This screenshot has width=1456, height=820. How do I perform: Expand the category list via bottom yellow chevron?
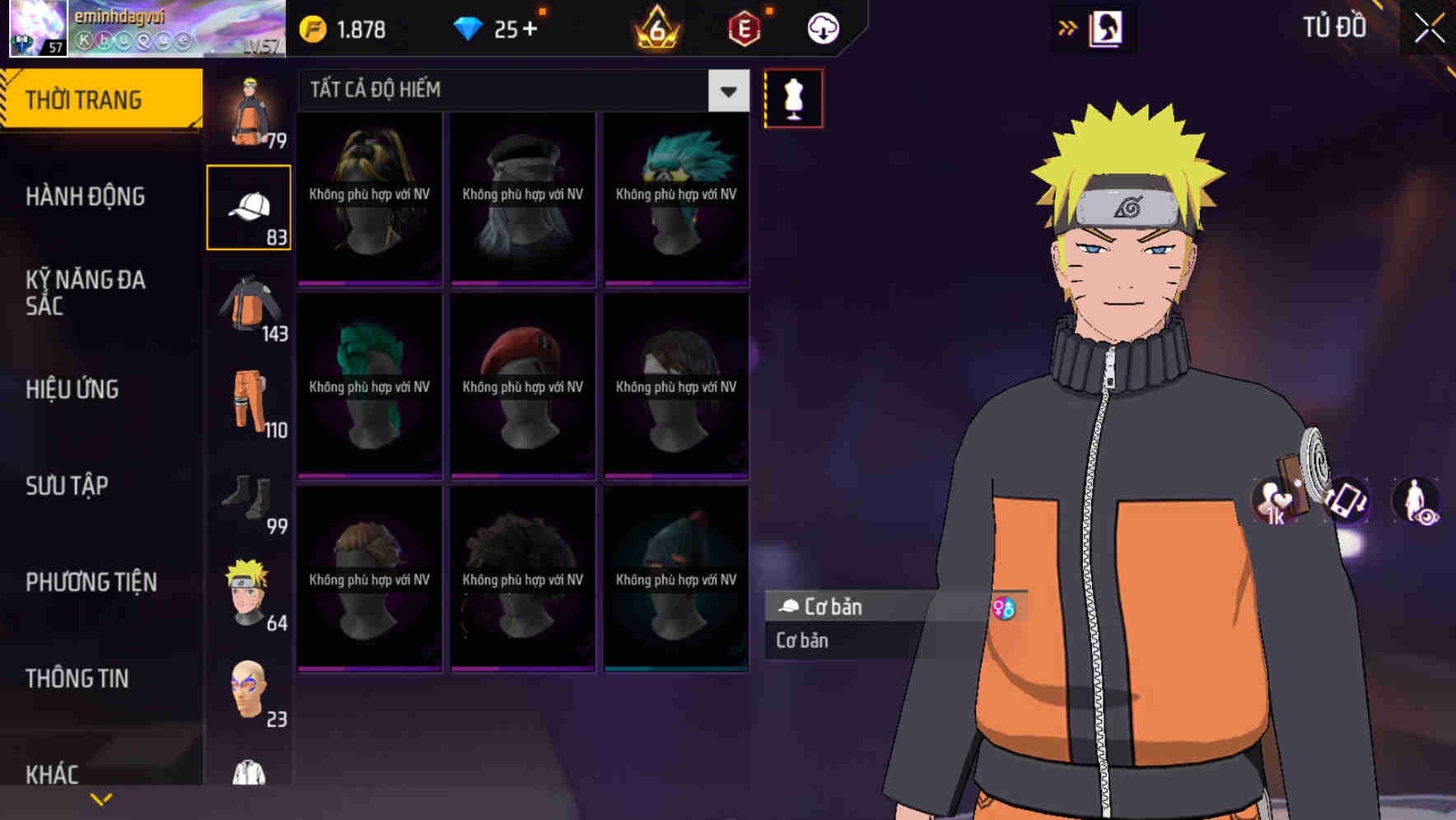(101, 797)
